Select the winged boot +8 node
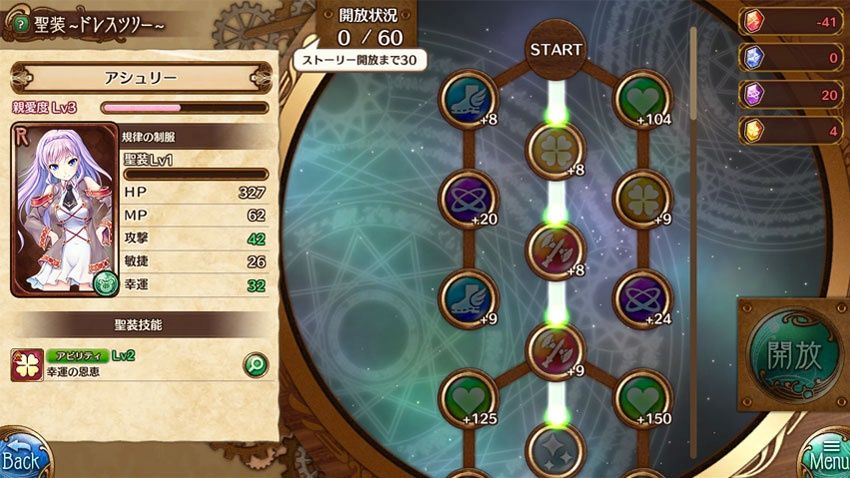Screen dimensions: 850x478 pos(468,98)
